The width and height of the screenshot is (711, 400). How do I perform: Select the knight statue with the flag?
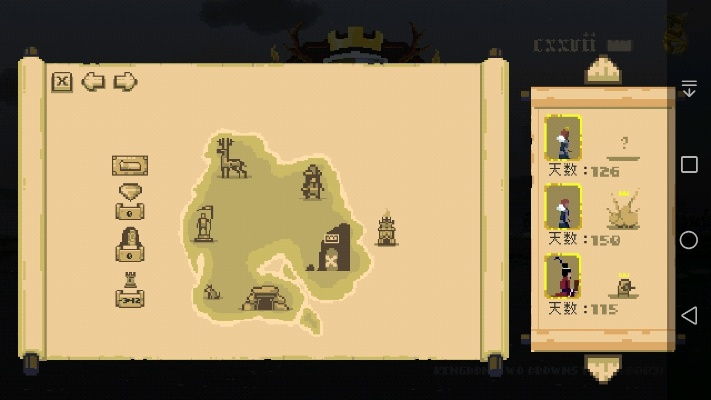point(204,223)
